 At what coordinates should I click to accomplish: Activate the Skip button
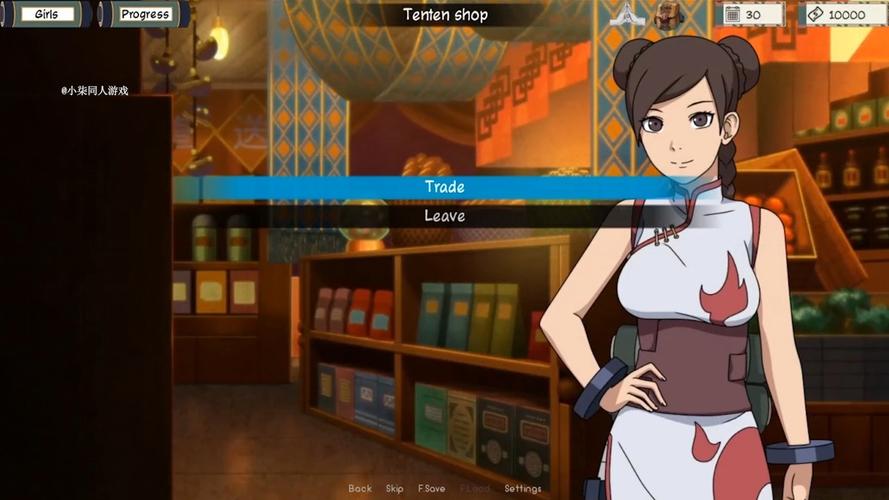[x=395, y=489]
